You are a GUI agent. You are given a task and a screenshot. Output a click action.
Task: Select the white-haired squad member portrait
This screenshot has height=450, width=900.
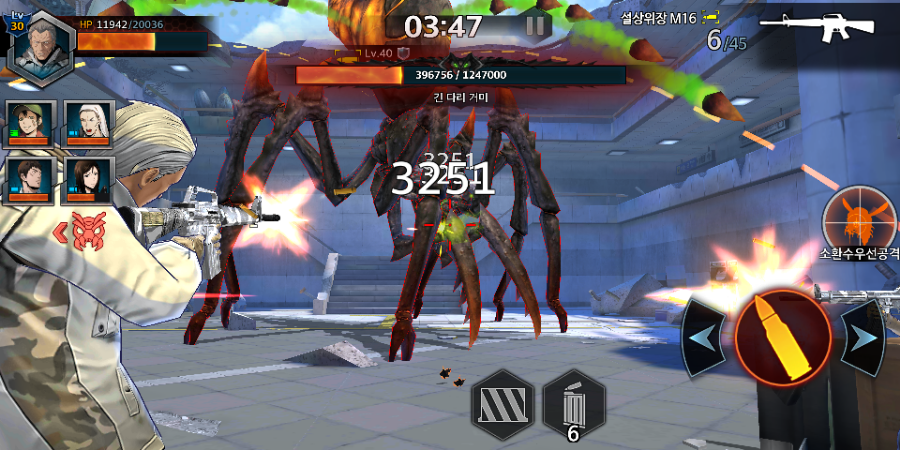88,125
